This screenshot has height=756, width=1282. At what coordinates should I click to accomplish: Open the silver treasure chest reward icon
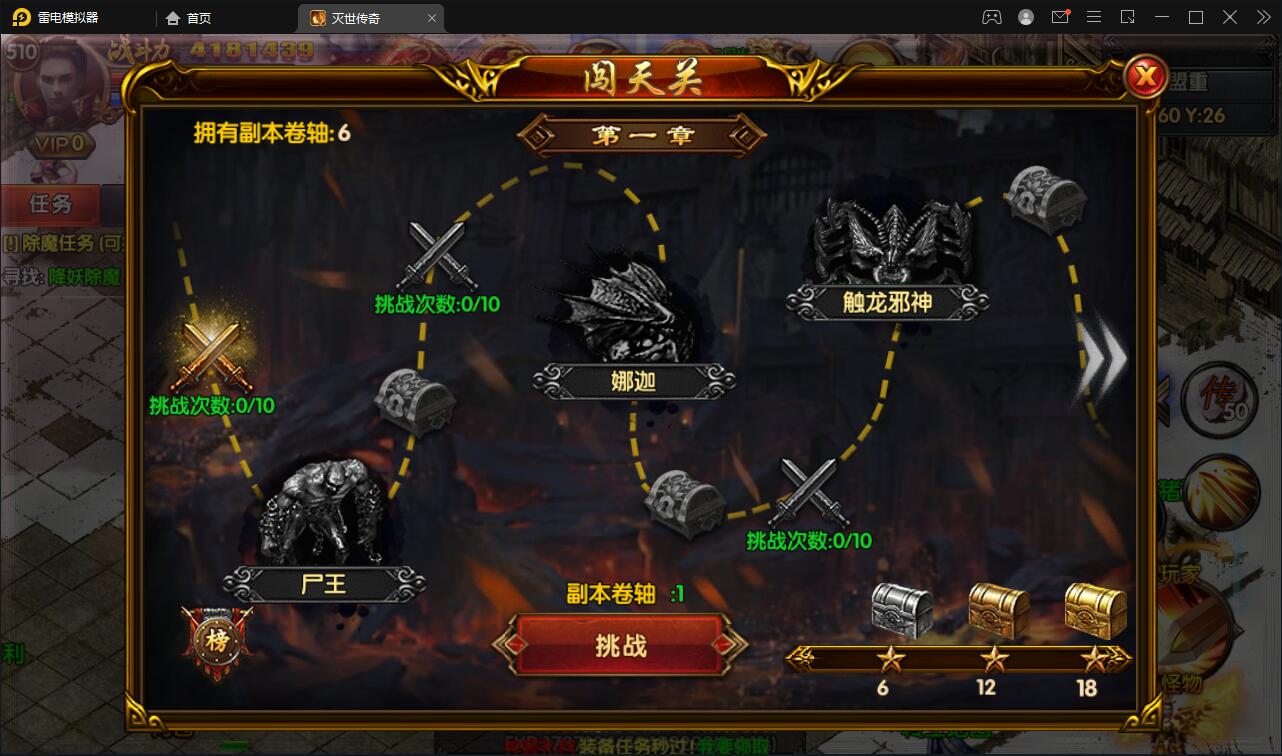(x=900, y=608)
